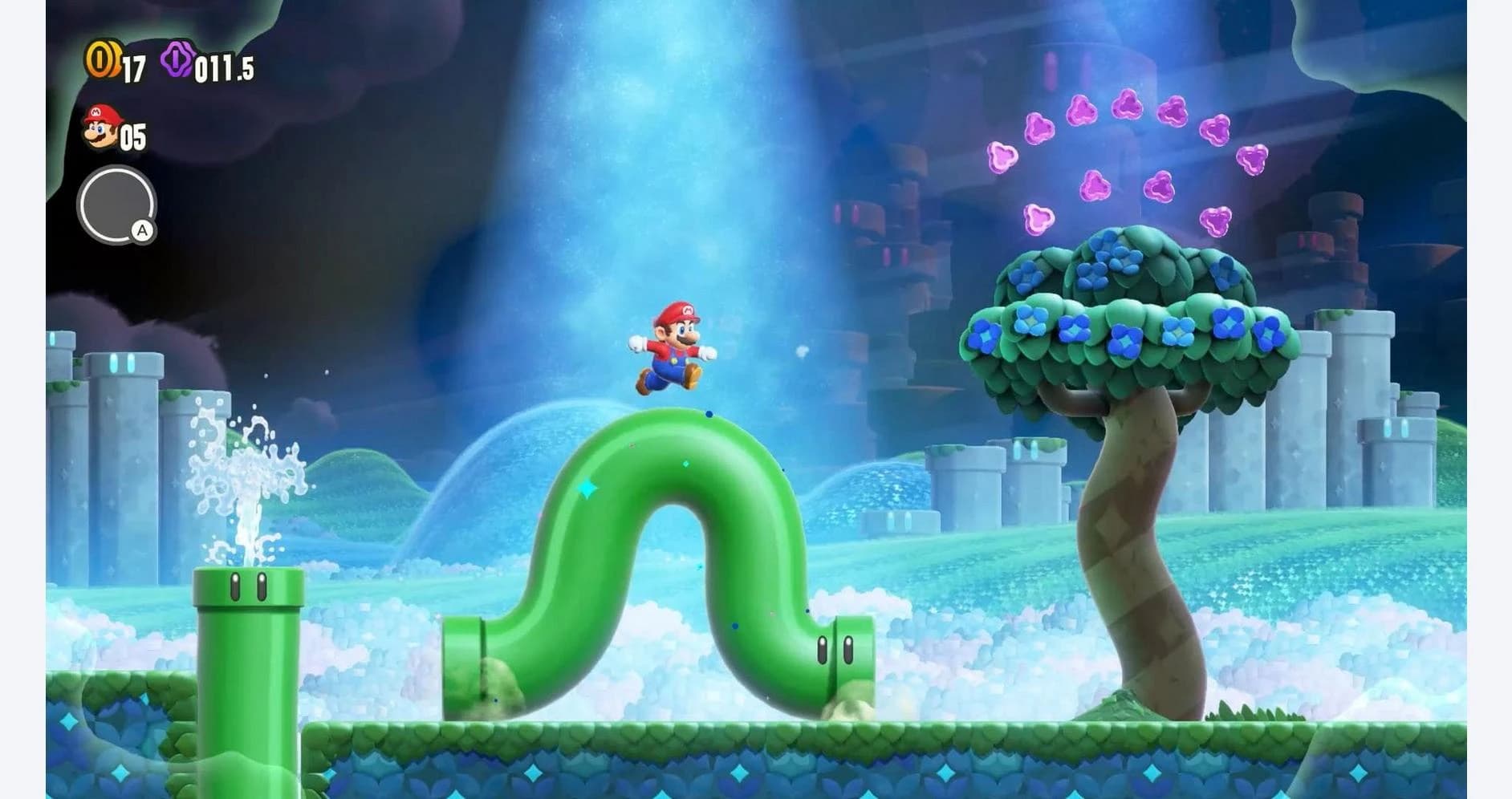Select the lives counter showing 05

coord(132,136)
